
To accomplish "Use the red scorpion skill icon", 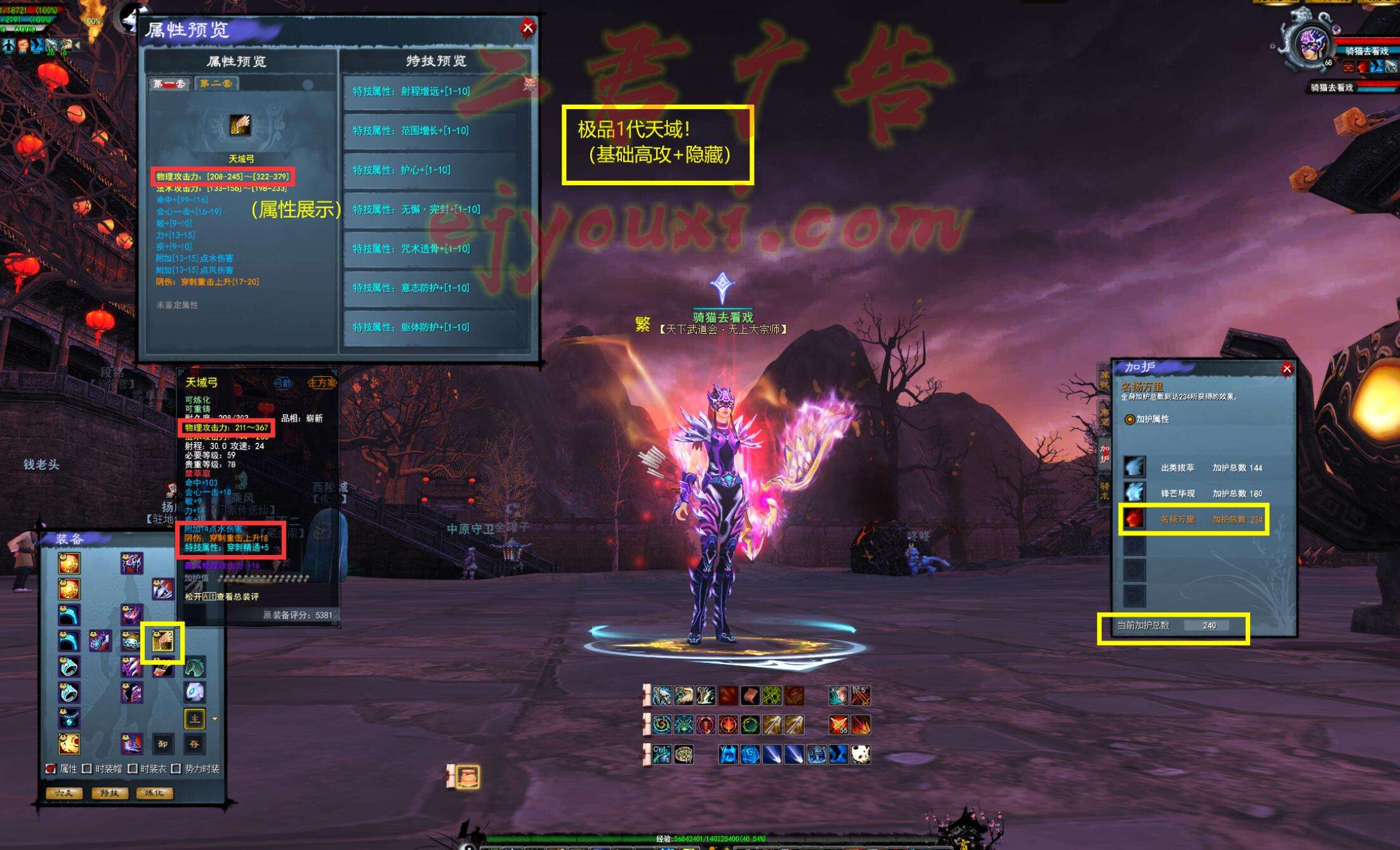I will point(705,724).
